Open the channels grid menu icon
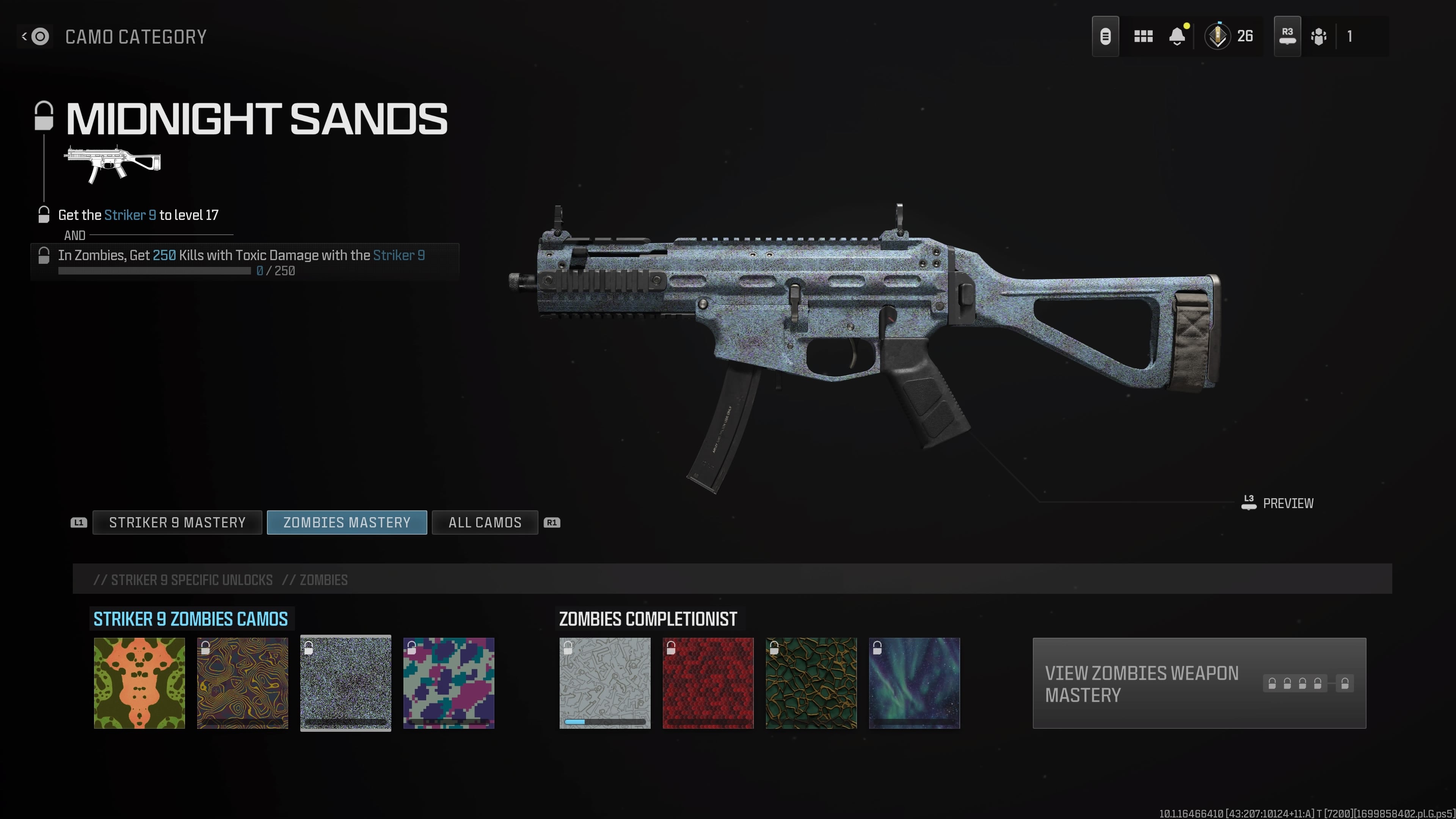Screen dimensions: 1456x819 tap(1143, 36)
